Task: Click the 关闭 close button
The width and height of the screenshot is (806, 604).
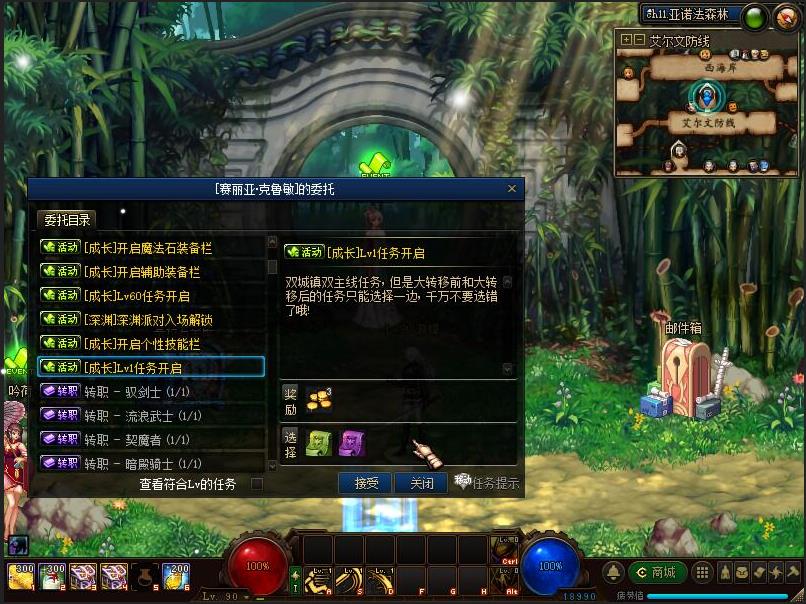Action: tap(421, 483)
